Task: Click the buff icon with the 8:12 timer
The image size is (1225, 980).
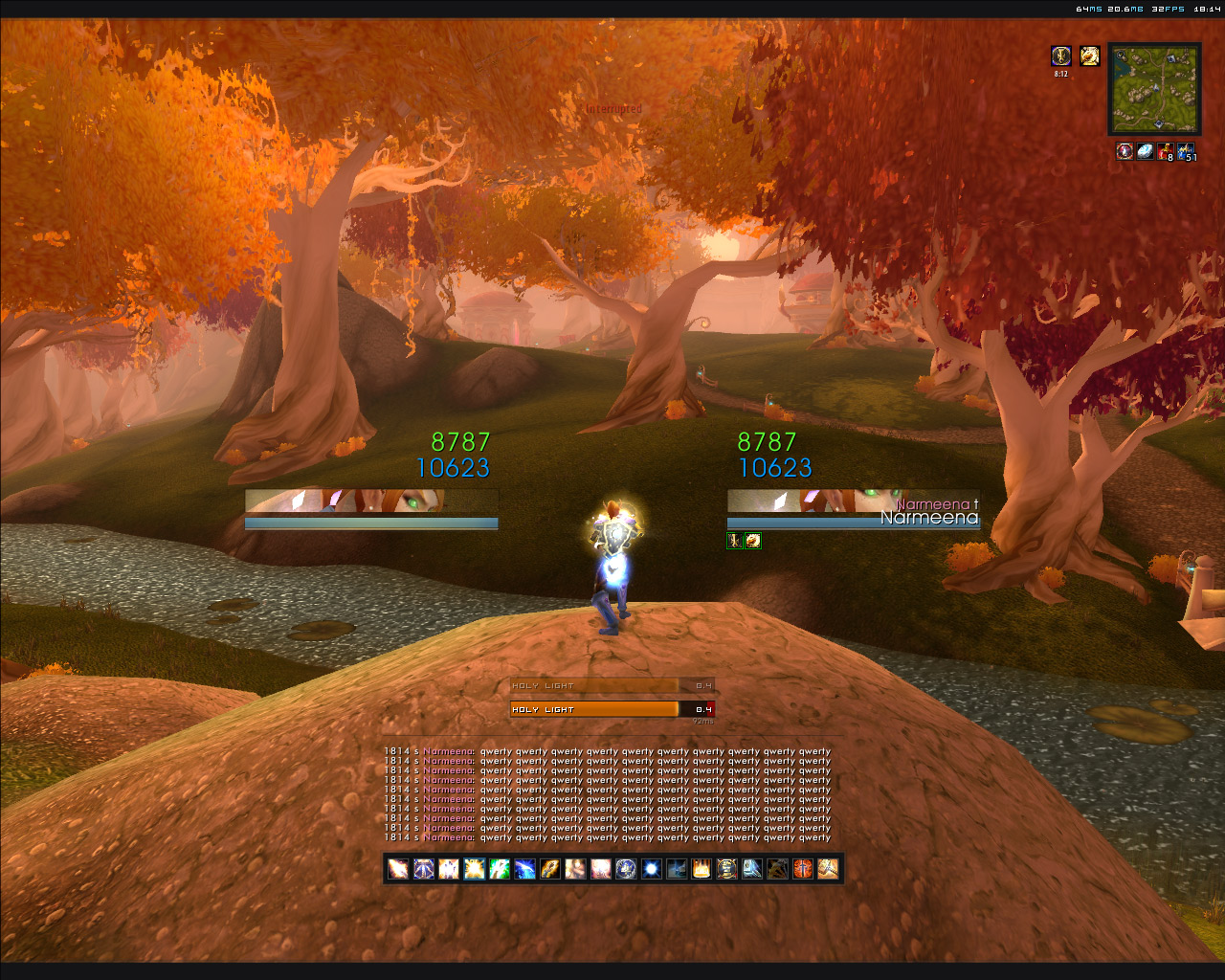Action: 1060,56
